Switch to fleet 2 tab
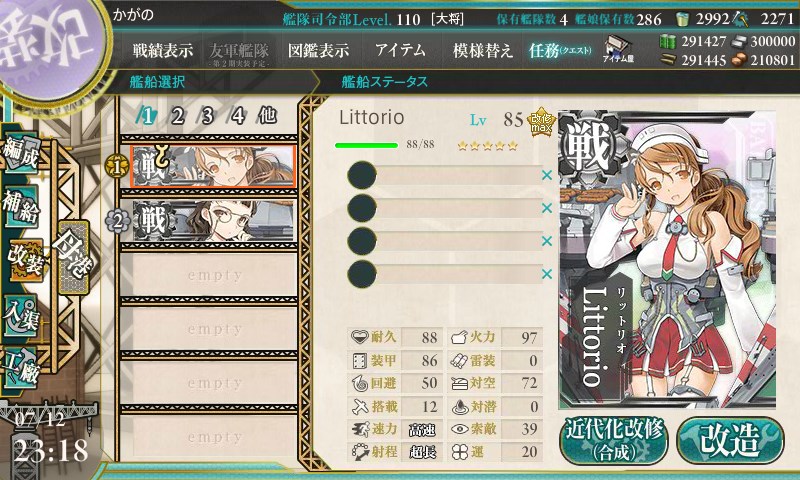Viewport: 800px width, 480px height. tap(177, 115)
